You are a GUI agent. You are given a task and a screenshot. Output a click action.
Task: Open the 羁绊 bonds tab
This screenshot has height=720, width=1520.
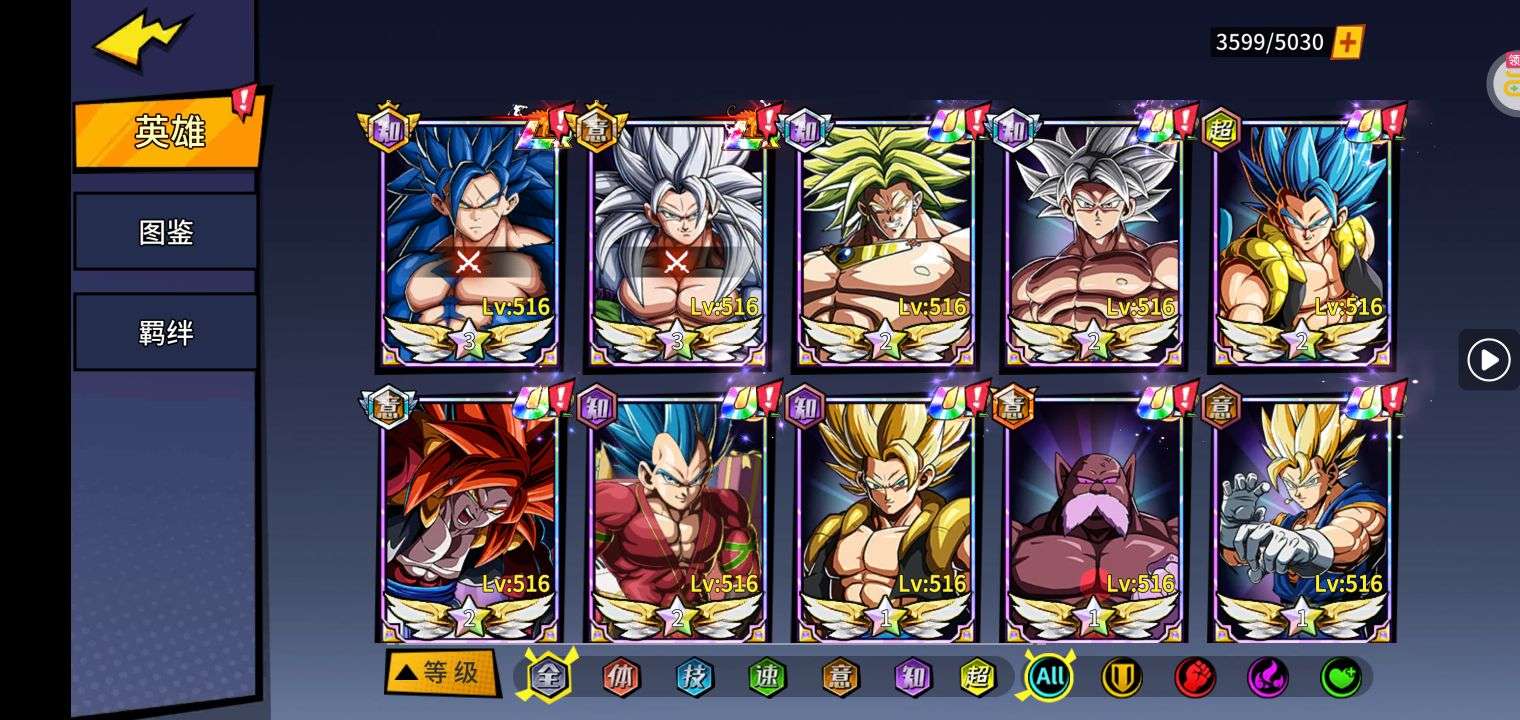click(x=166, y=332)
